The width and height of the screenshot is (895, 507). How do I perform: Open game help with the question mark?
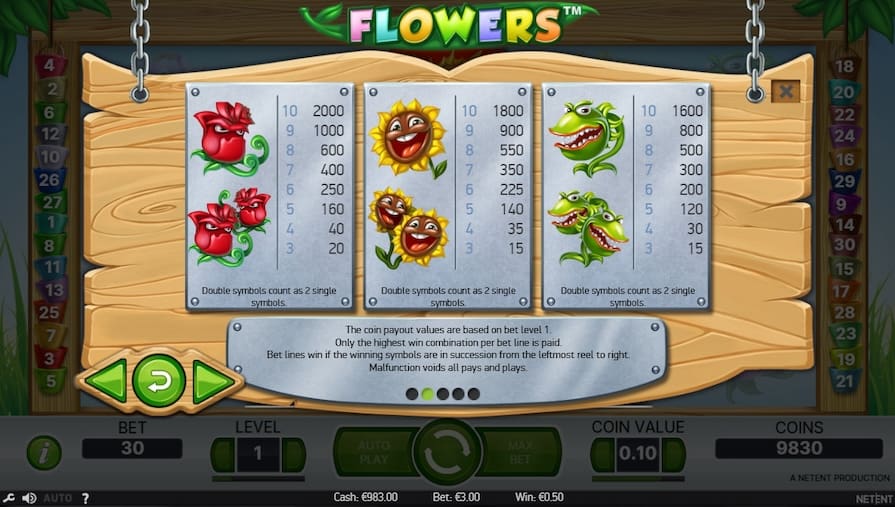point(85,497)
